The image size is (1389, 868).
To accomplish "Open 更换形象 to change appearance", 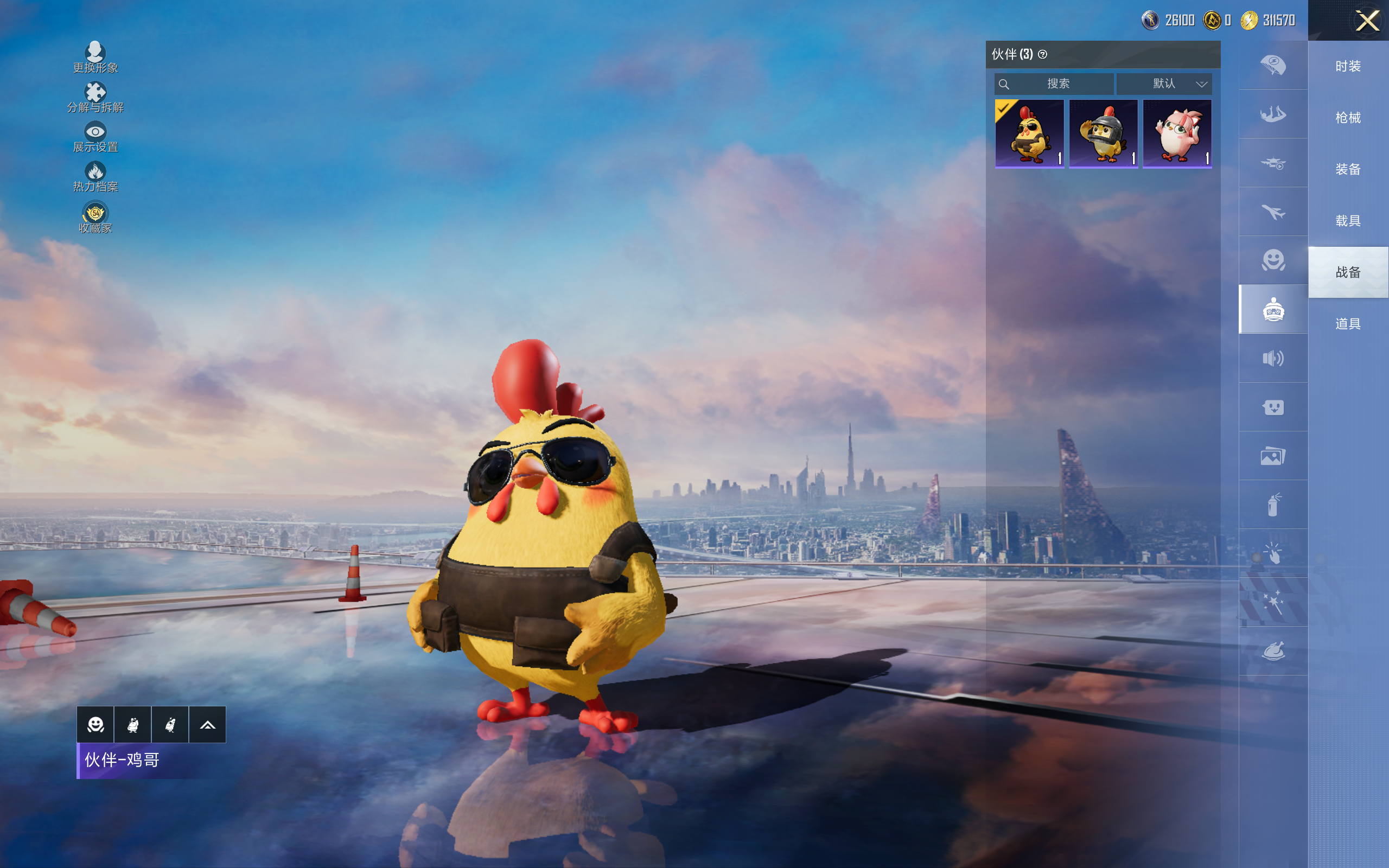I will [95, 58].
